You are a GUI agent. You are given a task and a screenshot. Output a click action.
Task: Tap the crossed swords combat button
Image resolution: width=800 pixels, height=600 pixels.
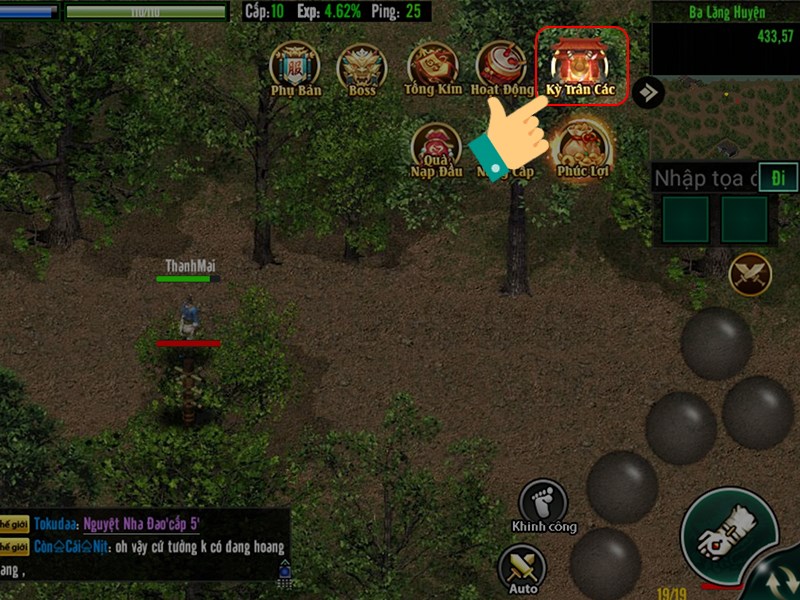750,274
